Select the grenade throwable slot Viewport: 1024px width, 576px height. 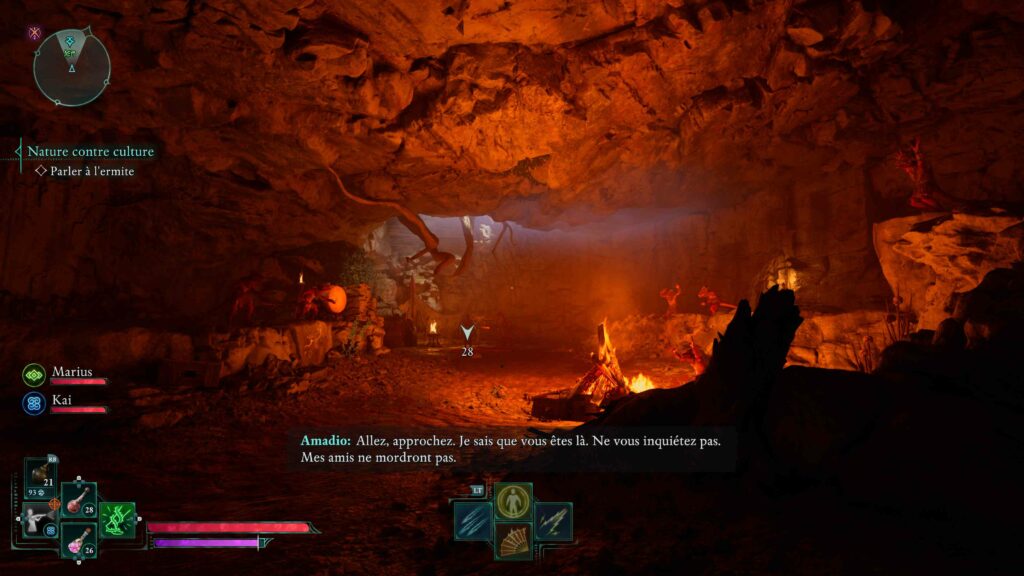point(42,476)
